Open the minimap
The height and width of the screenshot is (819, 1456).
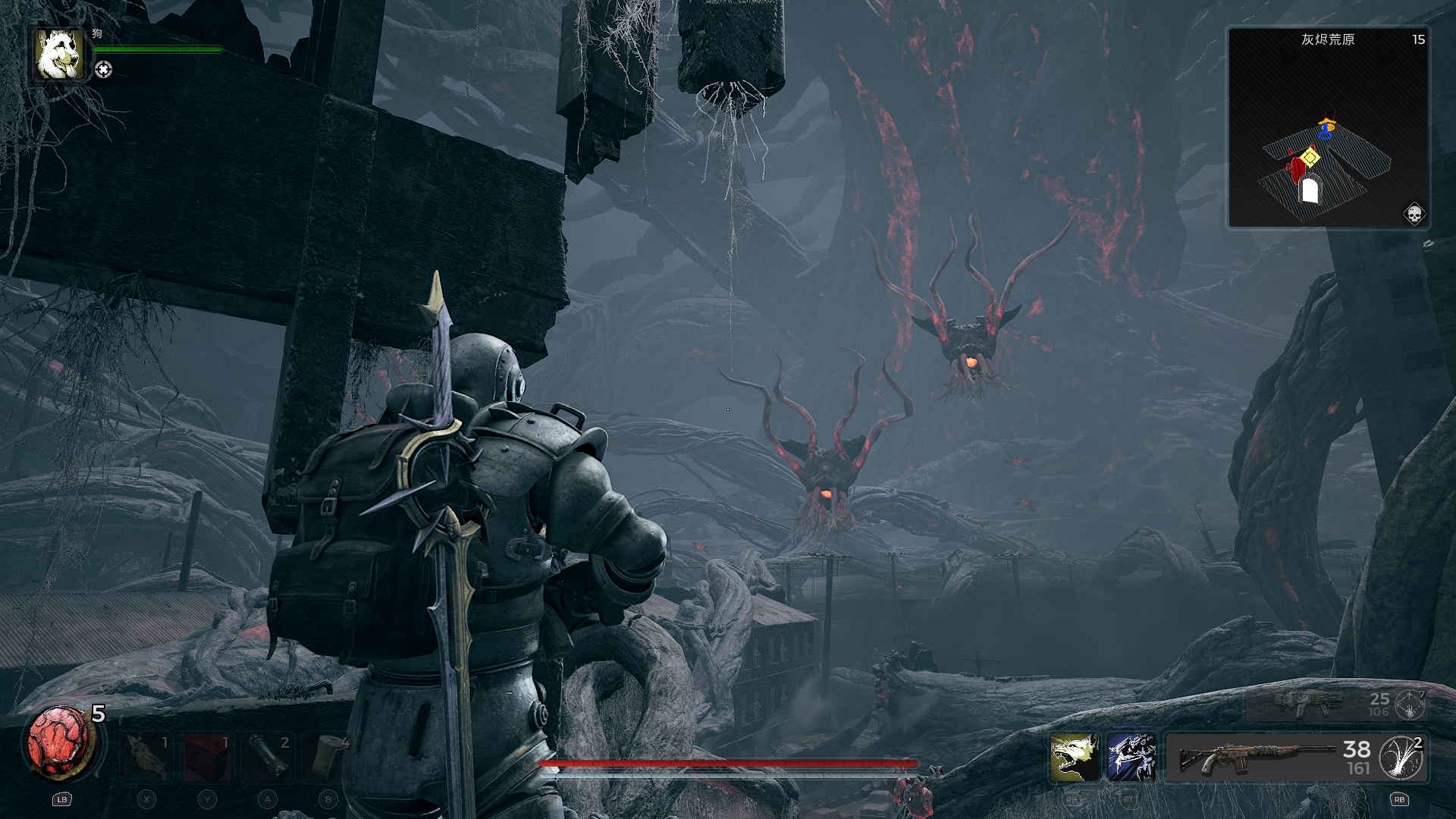point(1328,127)
